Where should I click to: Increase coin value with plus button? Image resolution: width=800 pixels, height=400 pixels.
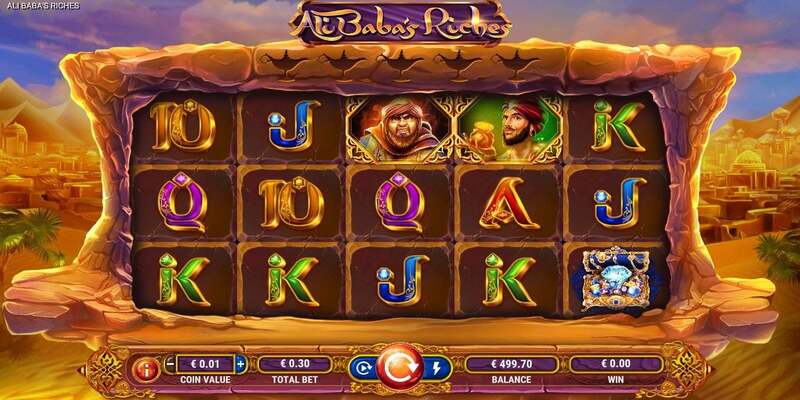(x=240, y=364)
